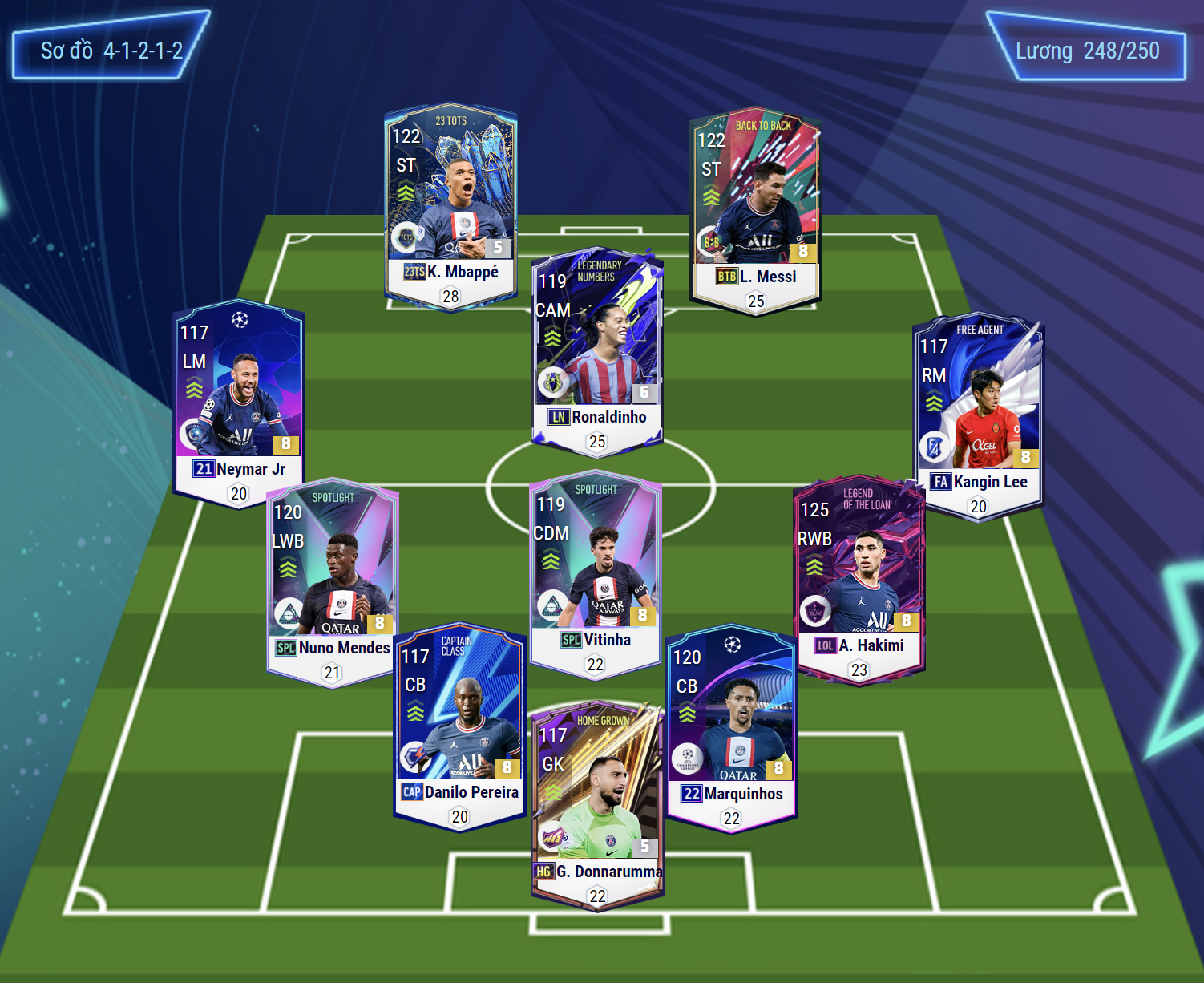
Task: Select the A. Hakimi RWB card
Action: coord(859,577)
